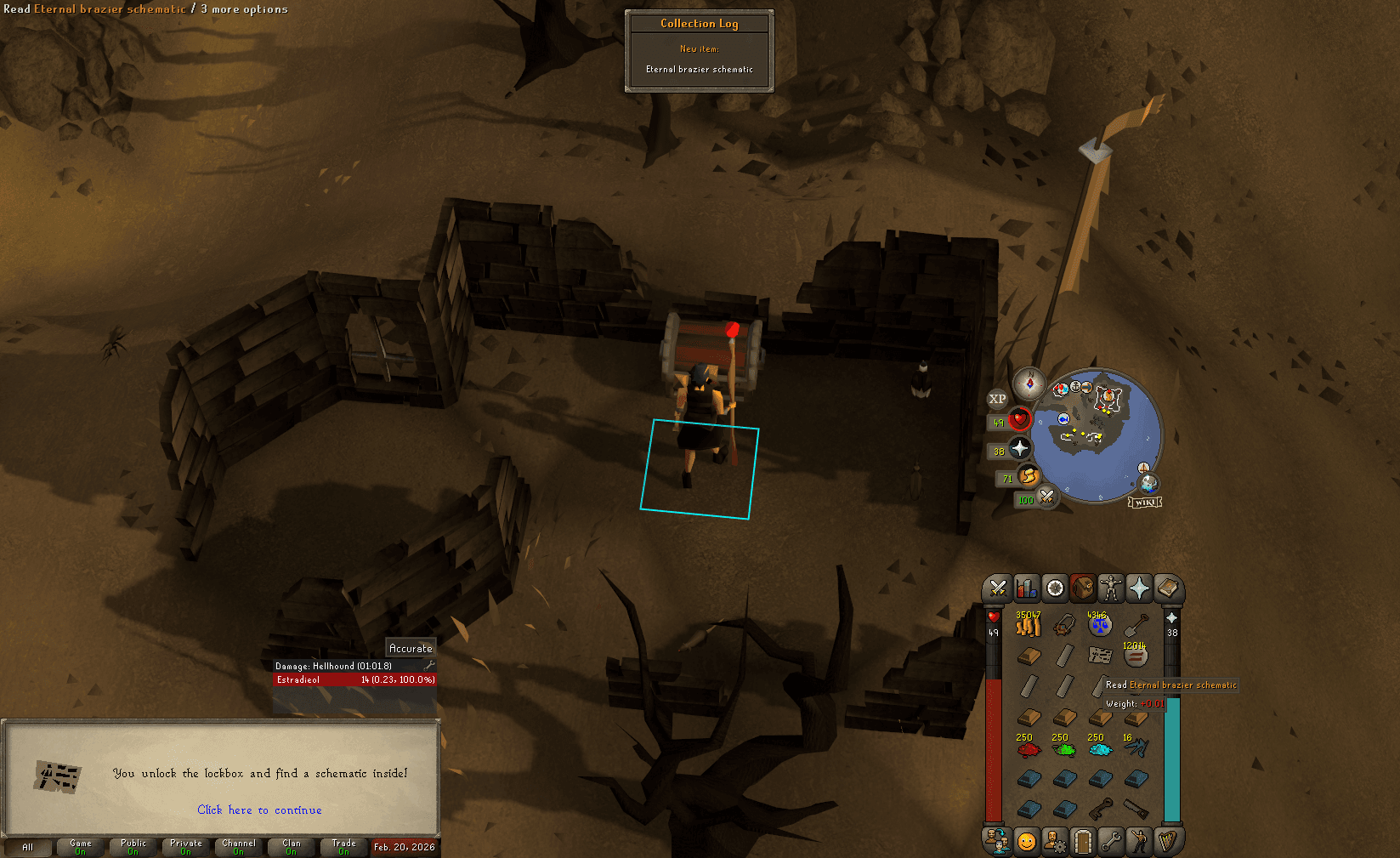Open Settings with the wrench icon
Viewport: 1400px width, 858px height.
pyautogui.click(x=1111, y=841)
